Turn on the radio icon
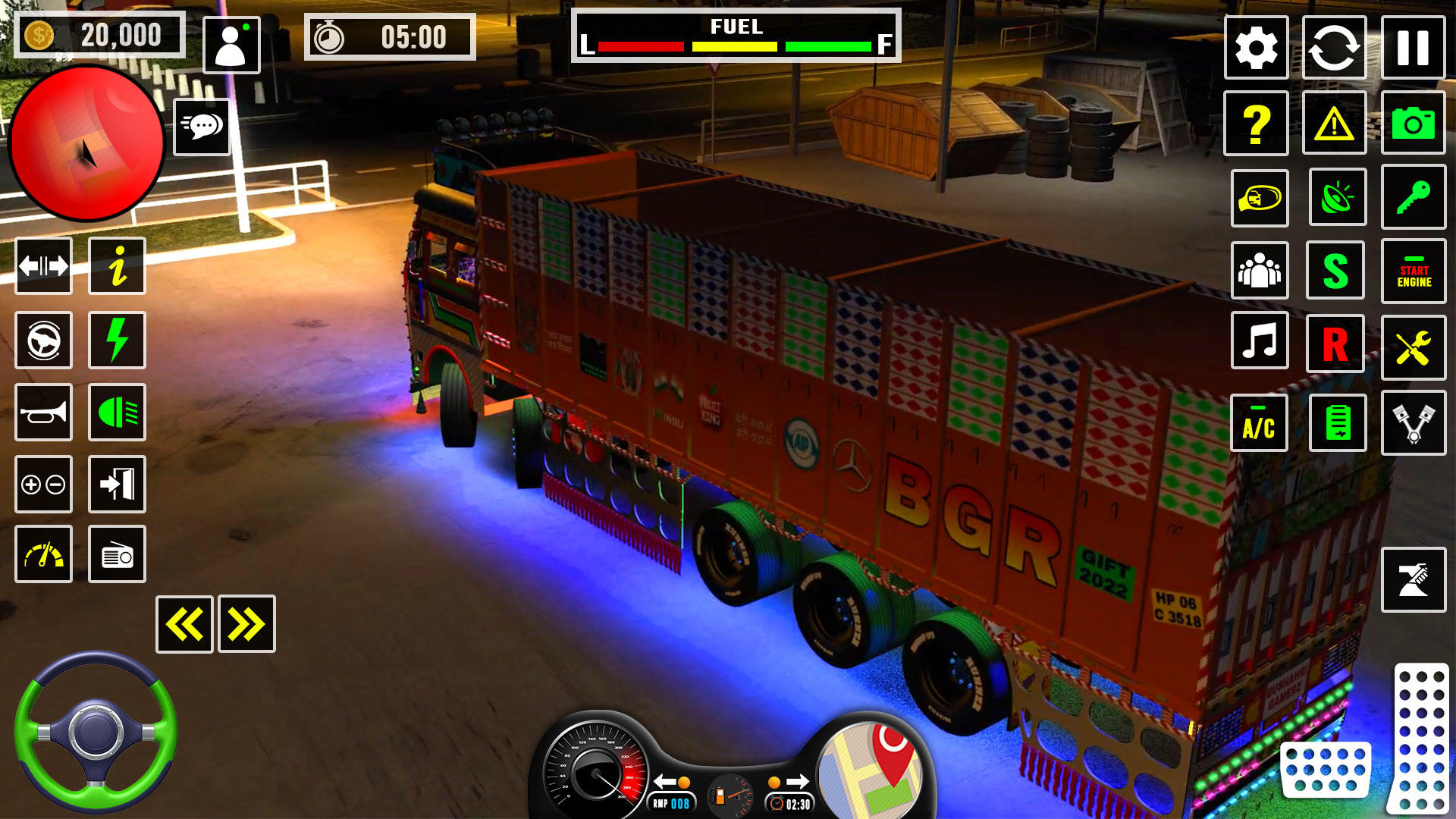This screenshot has width=1456, height=819. click(116, 554)
